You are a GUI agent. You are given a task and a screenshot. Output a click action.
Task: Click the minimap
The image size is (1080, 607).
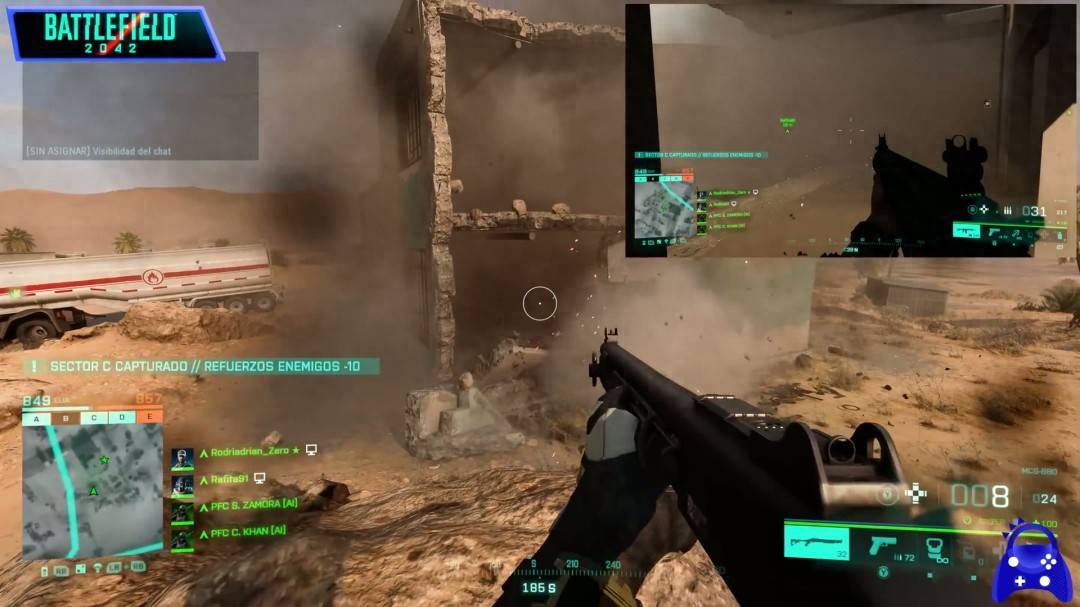point(92,491)
